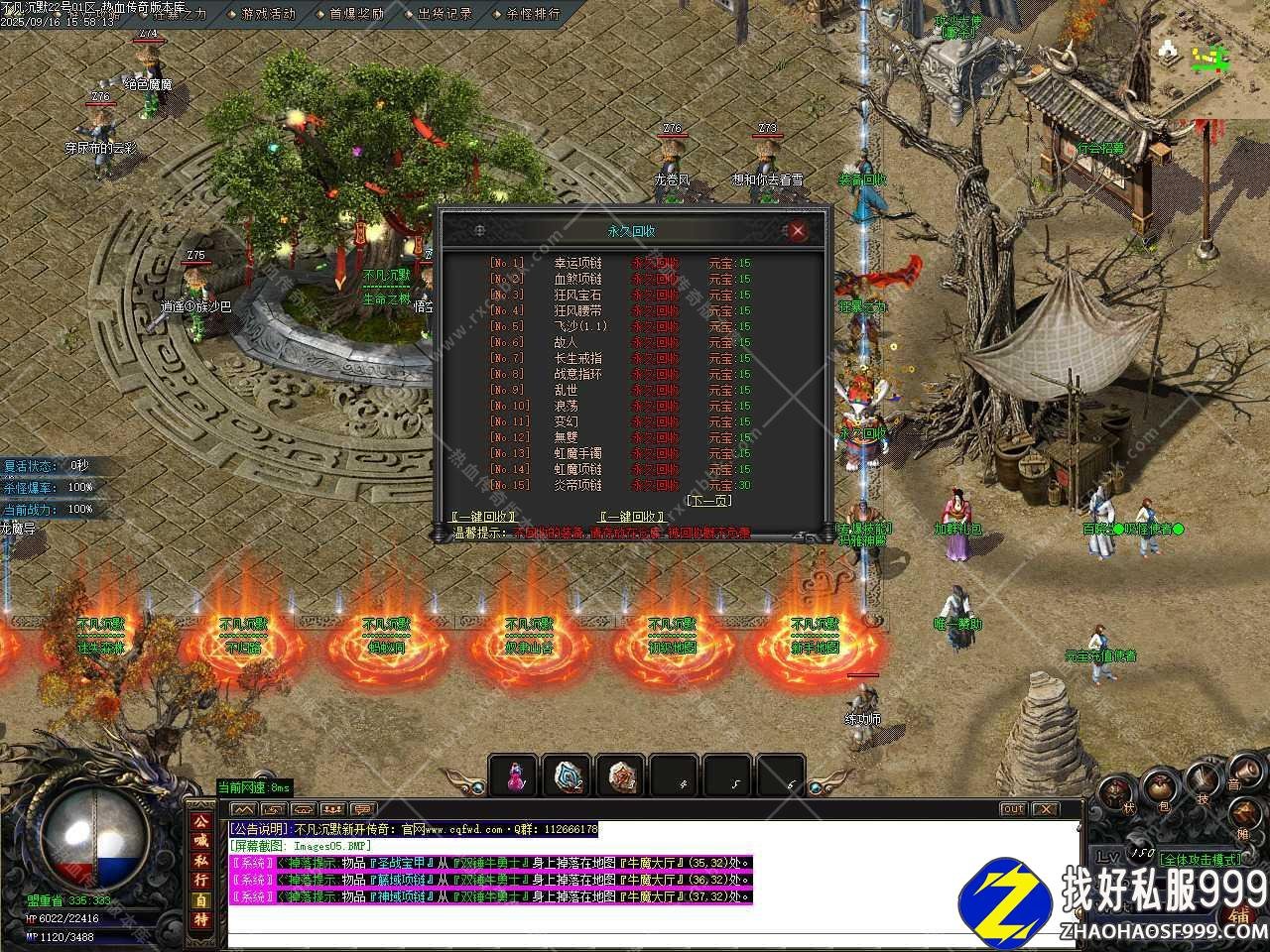Use the blue scroll stone hotbar slot
The width and height of the screenshot is (1270, 952).
[x=568, y=776]
